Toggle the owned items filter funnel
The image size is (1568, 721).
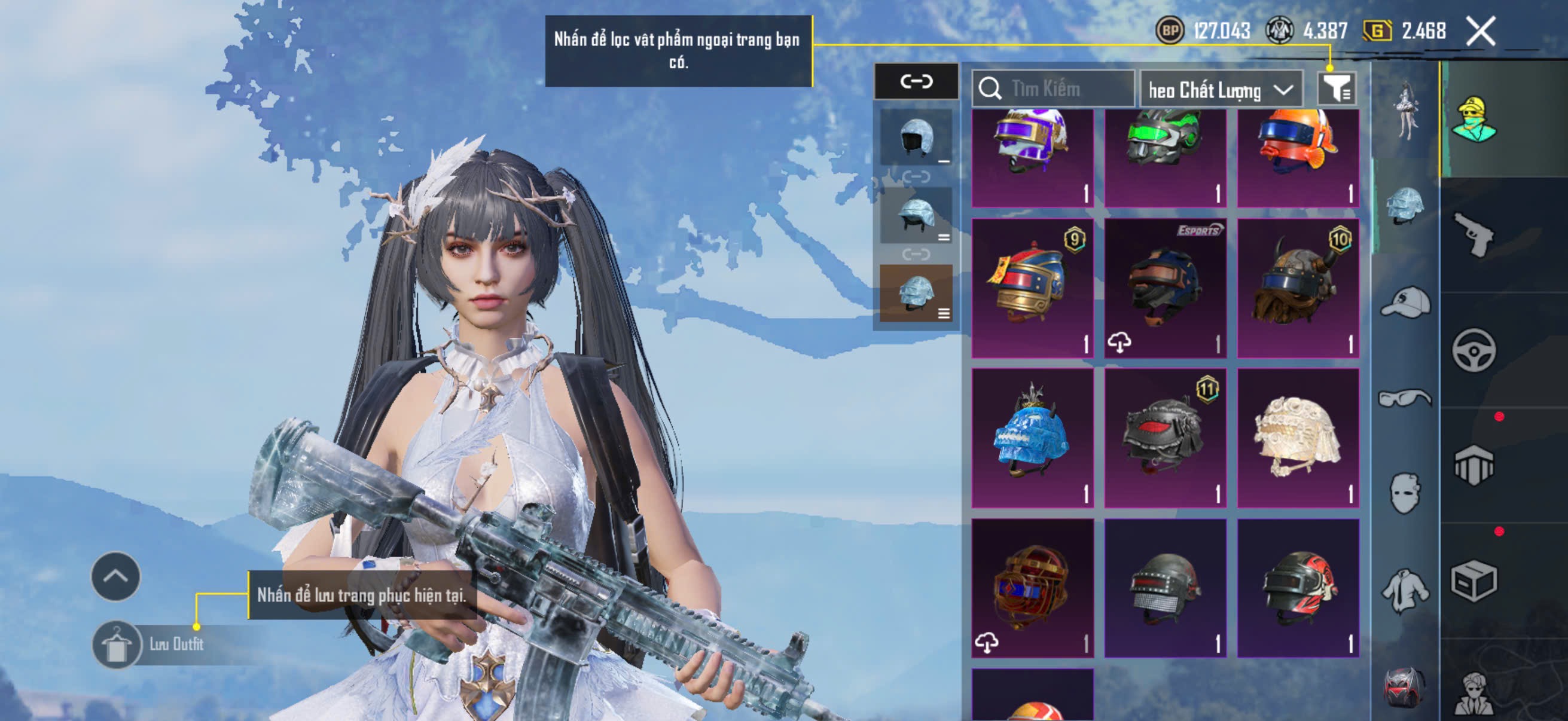1336,90
